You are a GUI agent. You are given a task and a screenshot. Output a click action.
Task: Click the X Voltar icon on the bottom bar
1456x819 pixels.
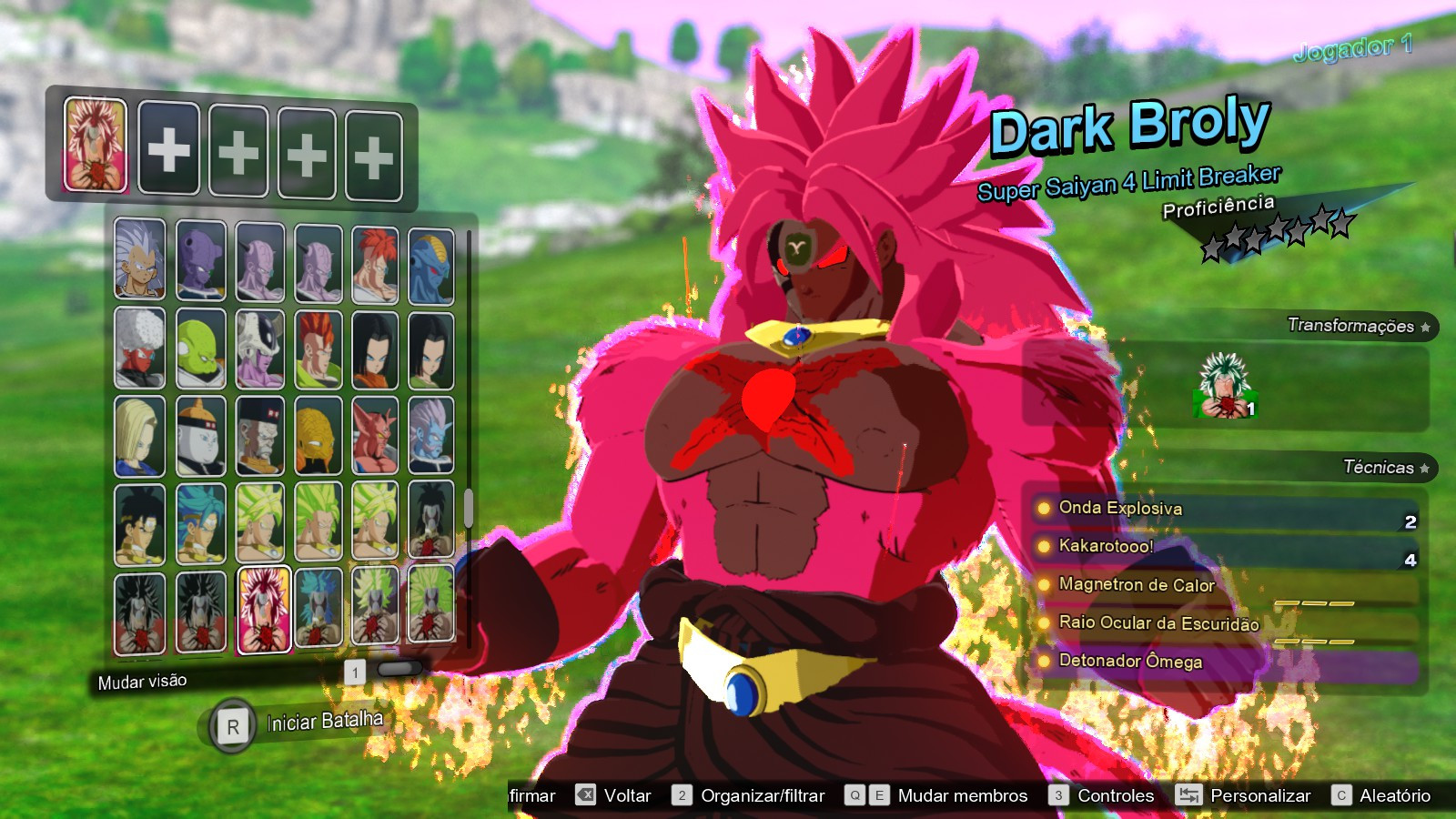(x=586, y=795)
